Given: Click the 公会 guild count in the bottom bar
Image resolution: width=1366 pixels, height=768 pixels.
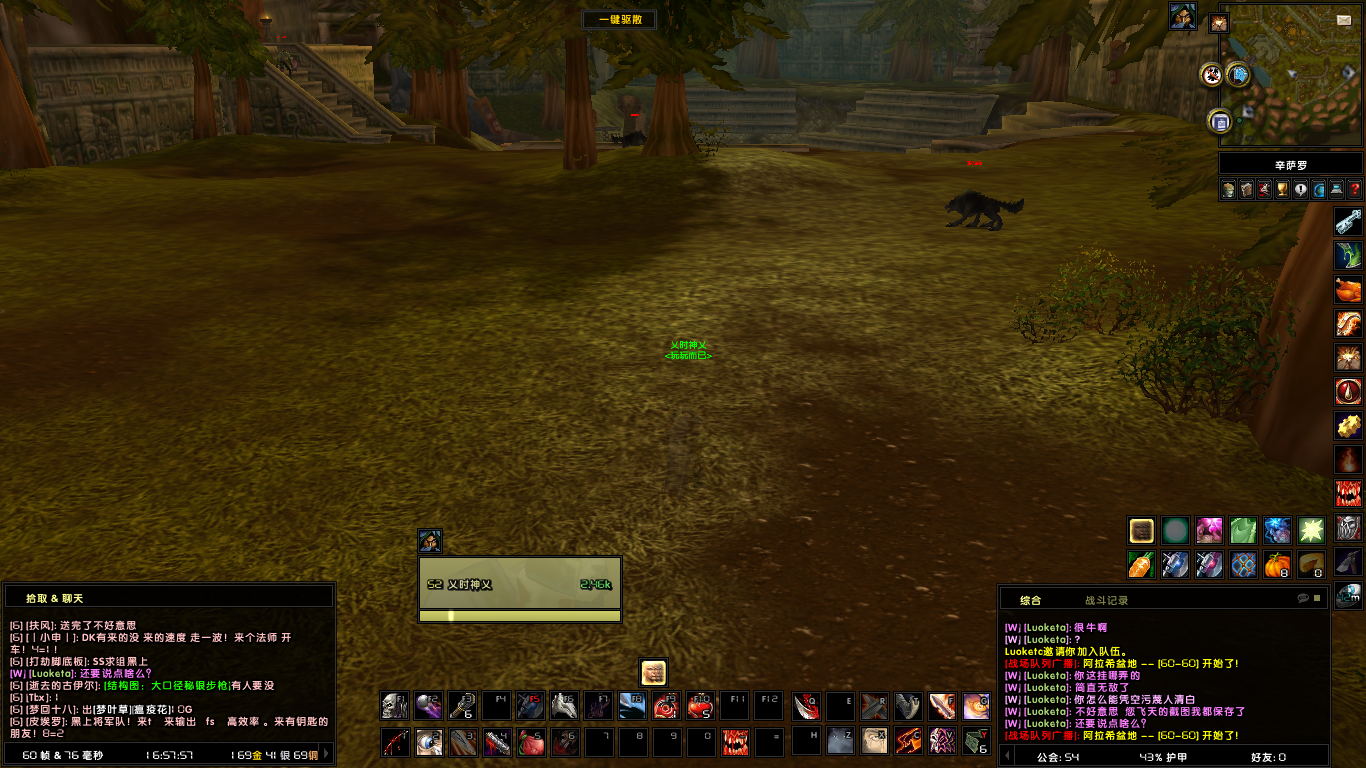Looking at the screenshot, I should pos(1057,757).
